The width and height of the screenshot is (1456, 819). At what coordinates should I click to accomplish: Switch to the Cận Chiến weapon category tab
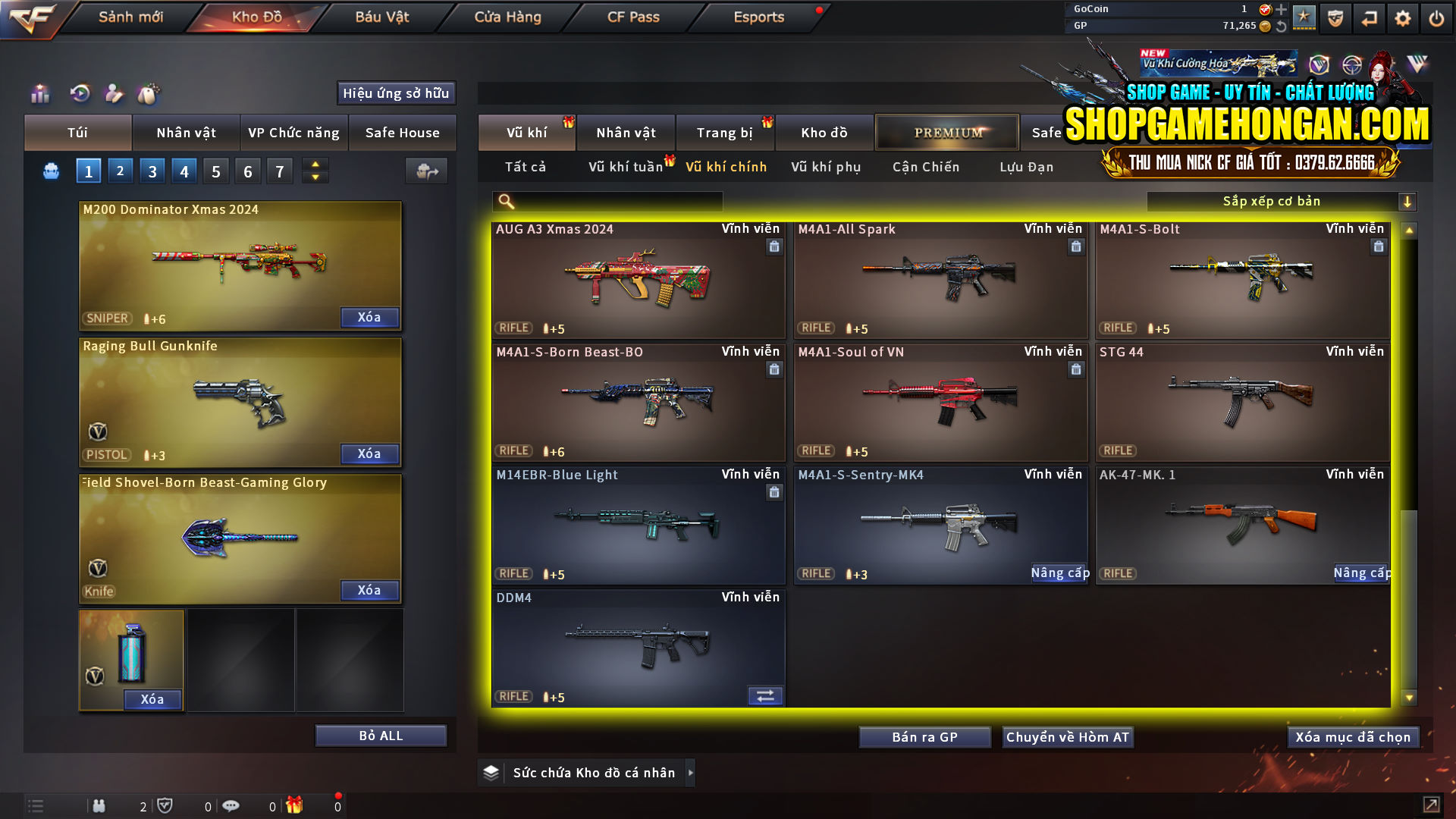[925, 167]
